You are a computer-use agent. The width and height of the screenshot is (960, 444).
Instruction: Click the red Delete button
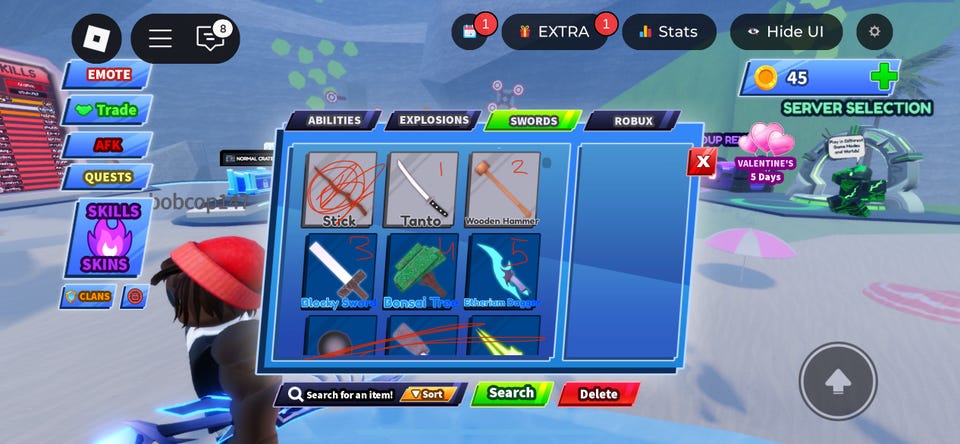coord(598,394)
